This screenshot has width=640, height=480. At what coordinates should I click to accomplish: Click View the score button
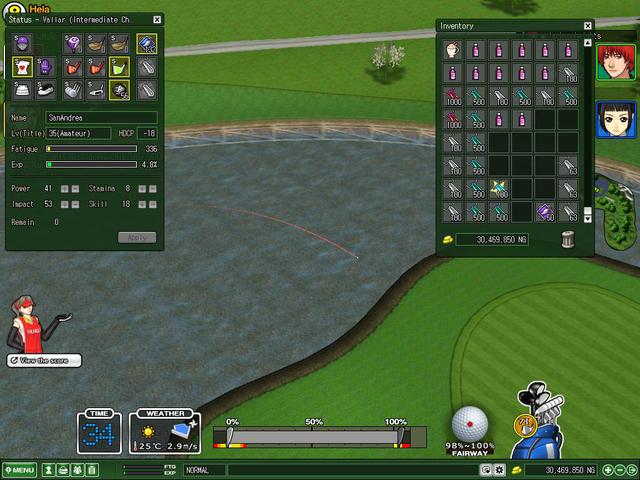point(44,360)
